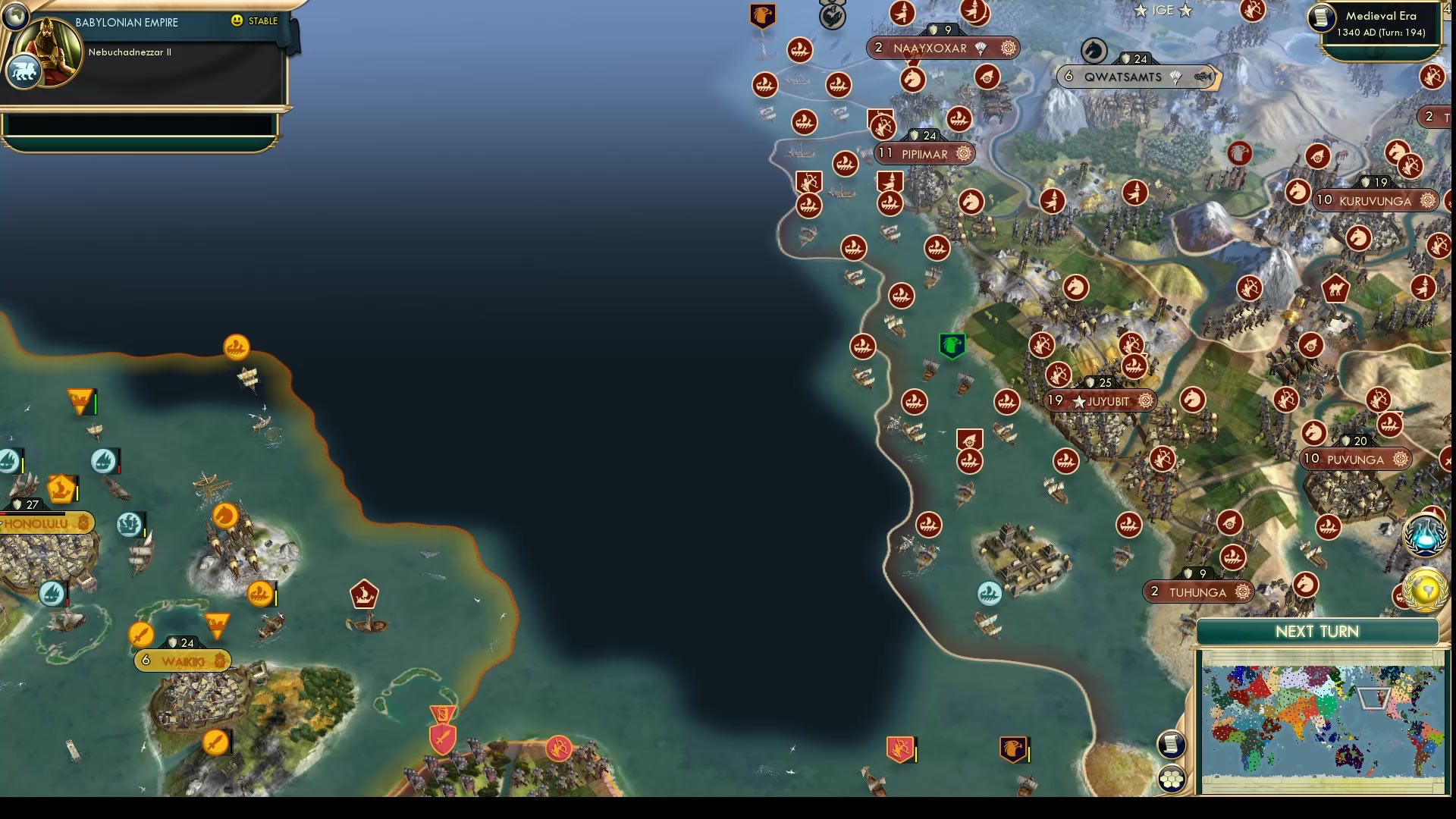
Task: Click the production gear on Pipiimar's banner
Action: [965, 154]
